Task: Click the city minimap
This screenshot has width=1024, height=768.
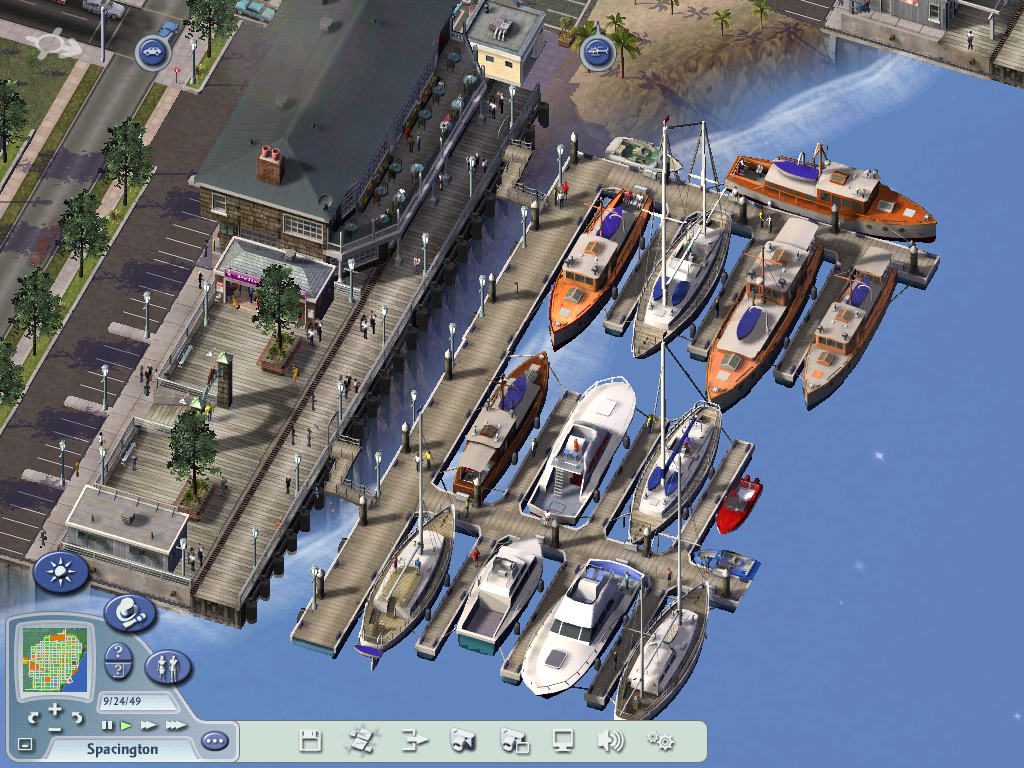Action: pos(57,660)
